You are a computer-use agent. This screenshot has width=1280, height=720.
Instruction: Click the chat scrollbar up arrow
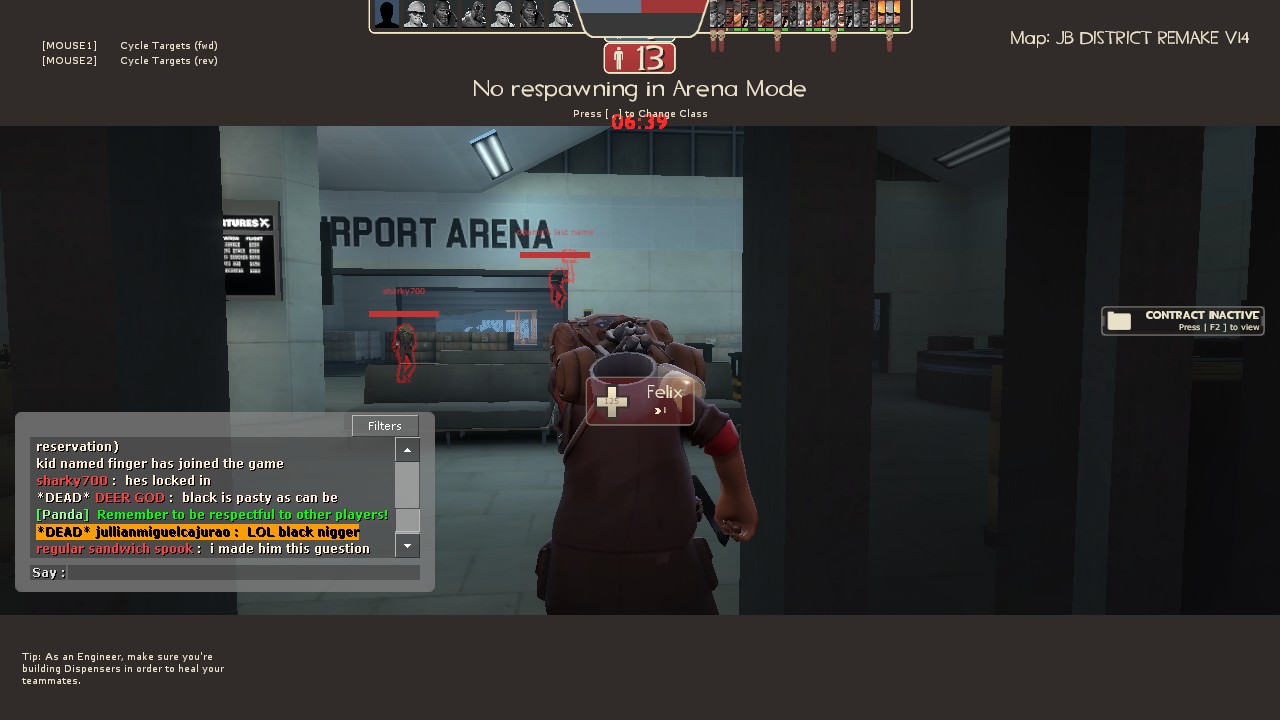click(x=407, y=450)
